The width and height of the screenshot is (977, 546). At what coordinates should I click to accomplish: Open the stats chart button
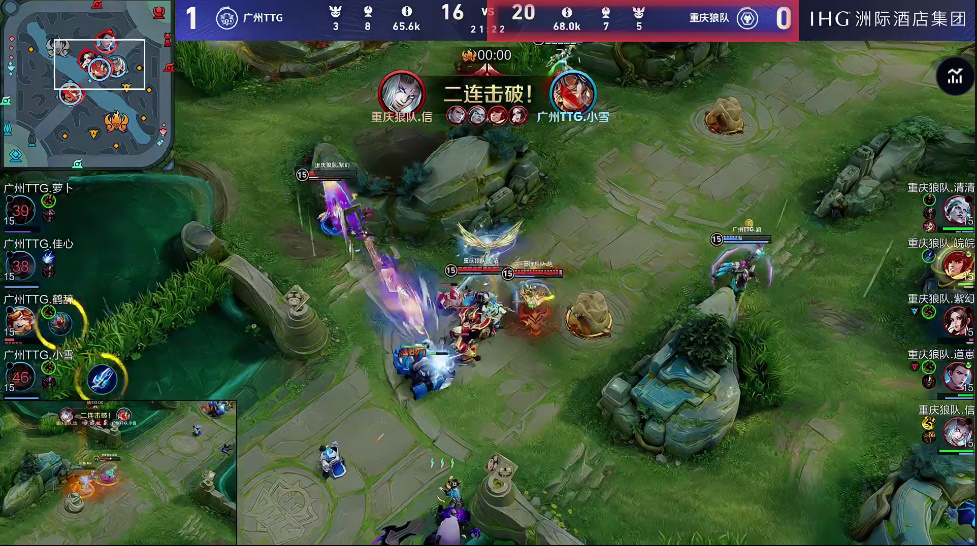pyautogui.click(x=955, y=76)
